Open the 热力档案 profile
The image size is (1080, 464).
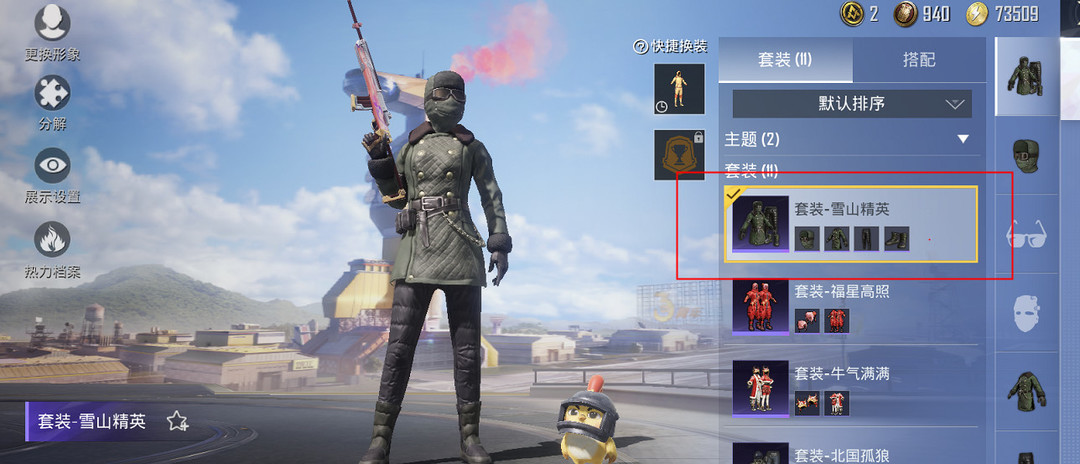point(52,248)
